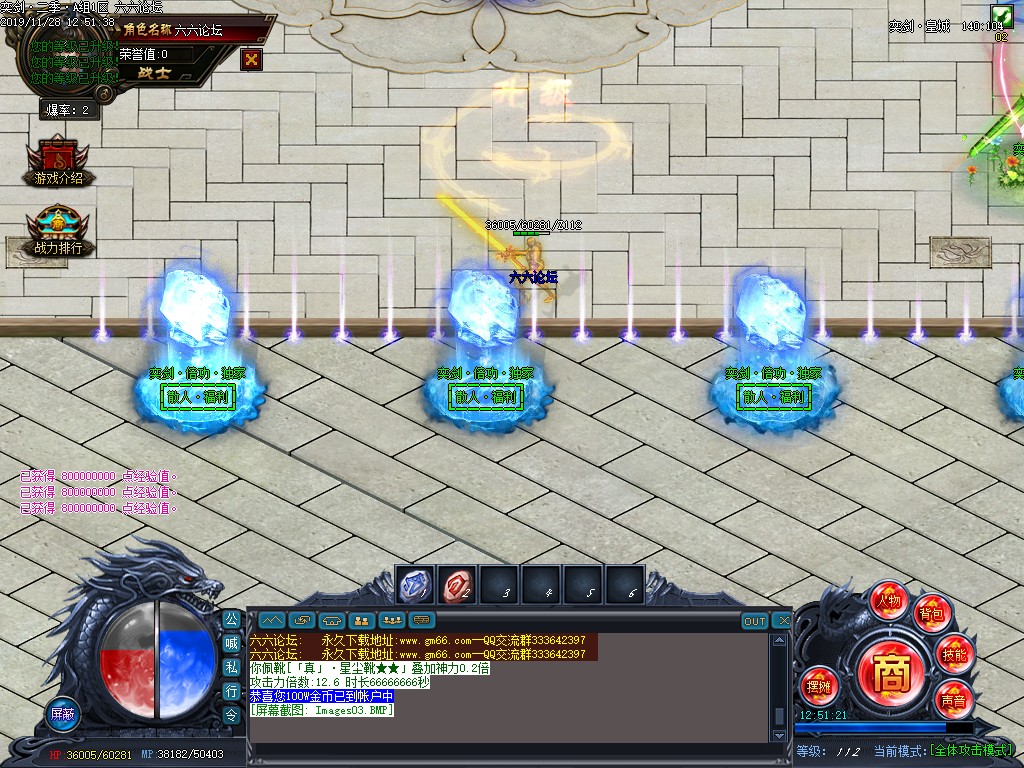
Task: Switch chat to 喊 shout channel
Action: (x=231, y=644)
